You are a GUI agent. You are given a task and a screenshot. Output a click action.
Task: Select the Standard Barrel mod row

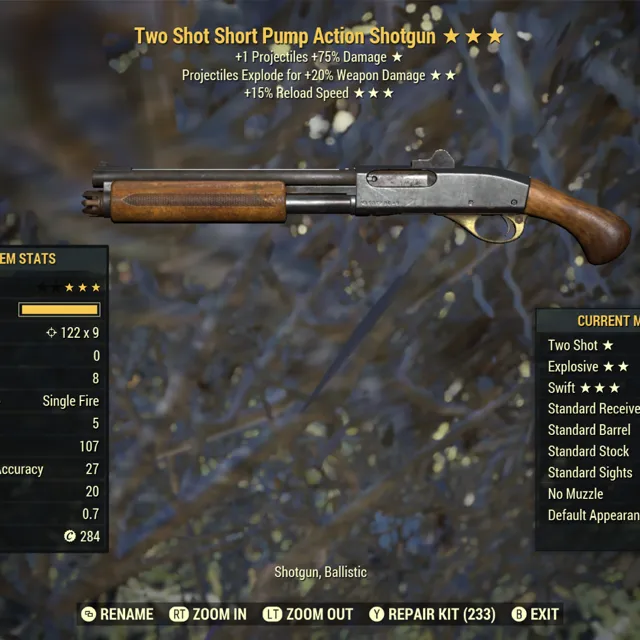(x=589, y=430)
